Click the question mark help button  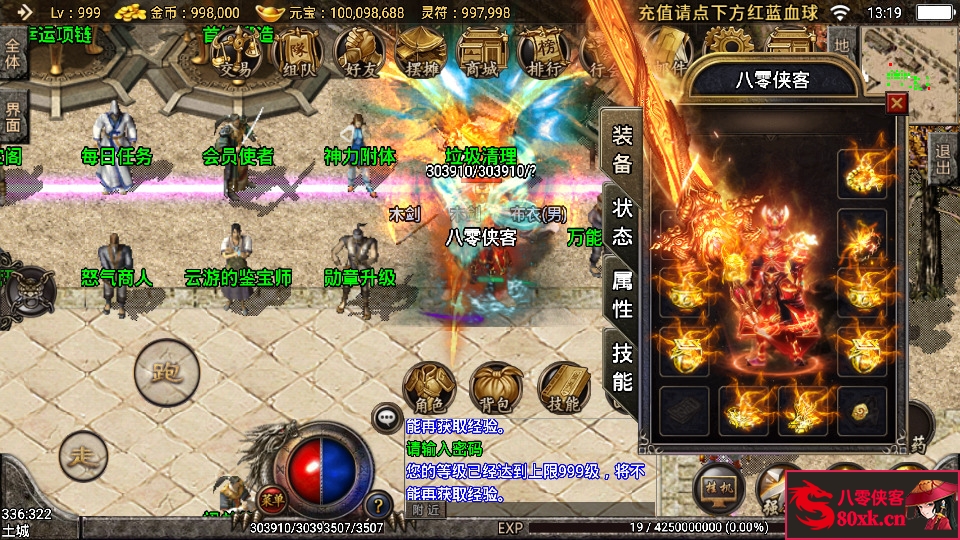pyautogui.click(x=378, y=505)
